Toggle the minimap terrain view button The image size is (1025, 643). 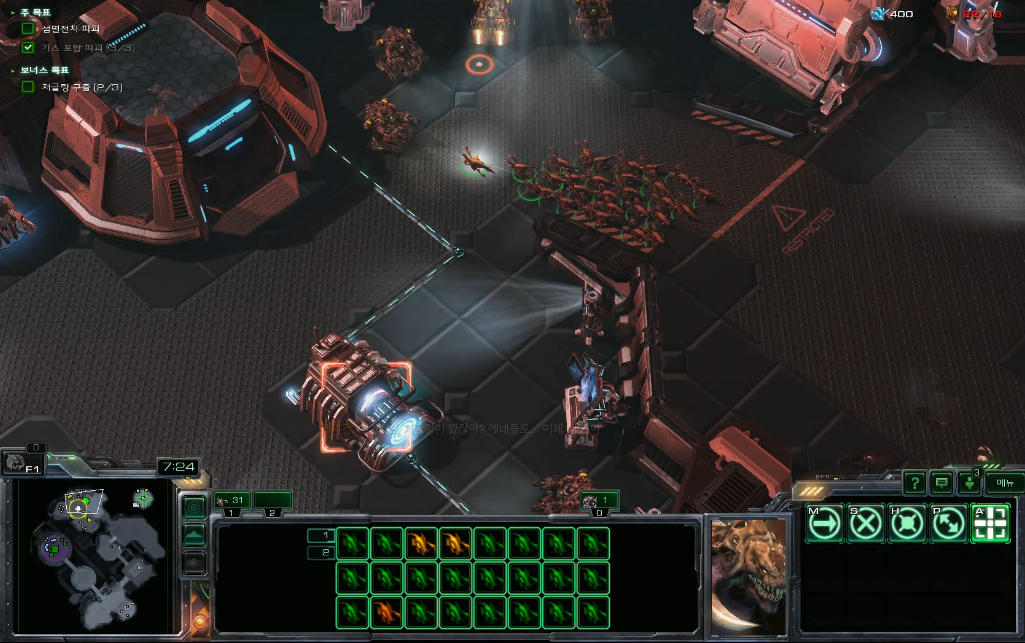click(194, 536)
